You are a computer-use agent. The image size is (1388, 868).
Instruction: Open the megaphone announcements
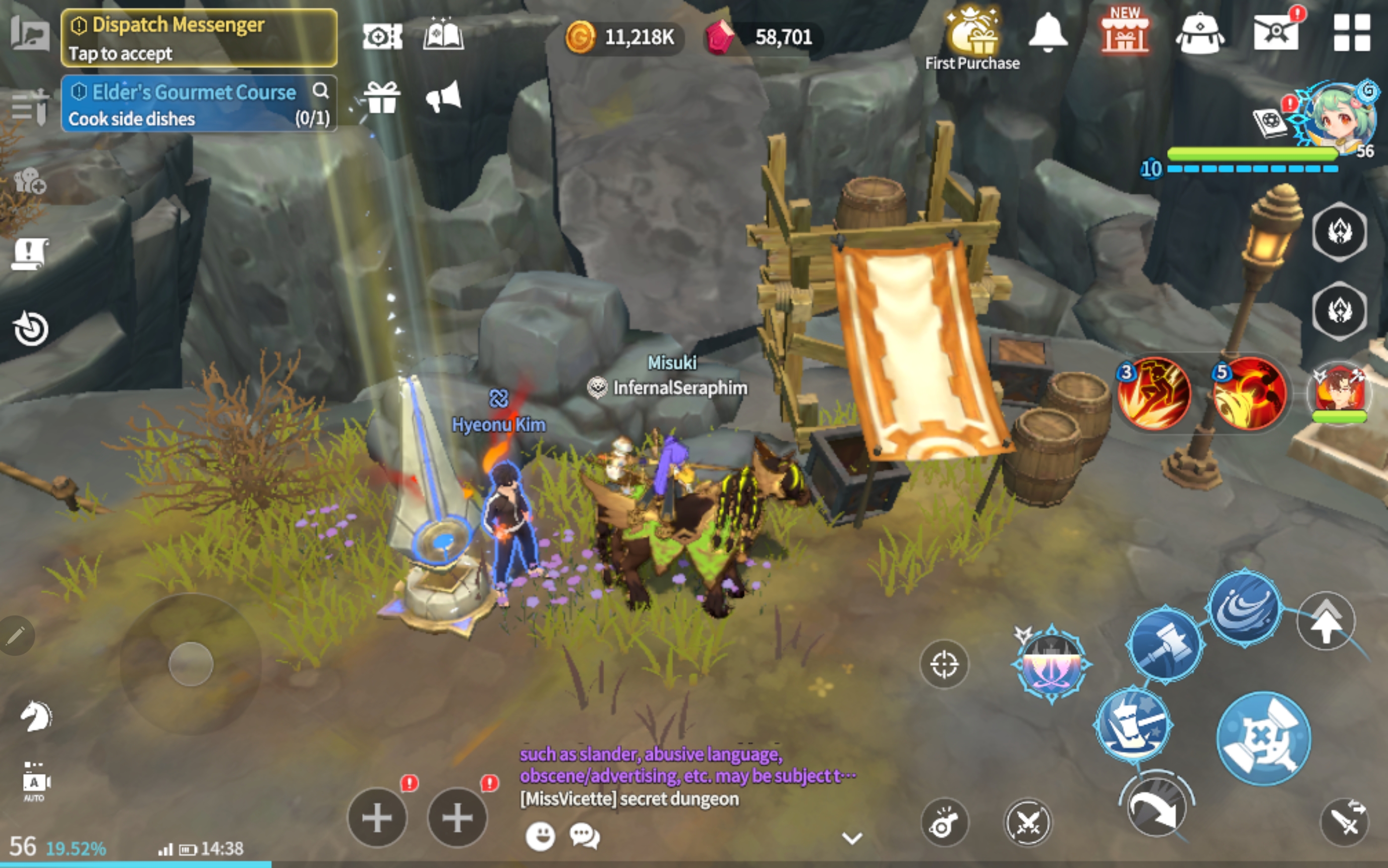[x=443, y=98]
